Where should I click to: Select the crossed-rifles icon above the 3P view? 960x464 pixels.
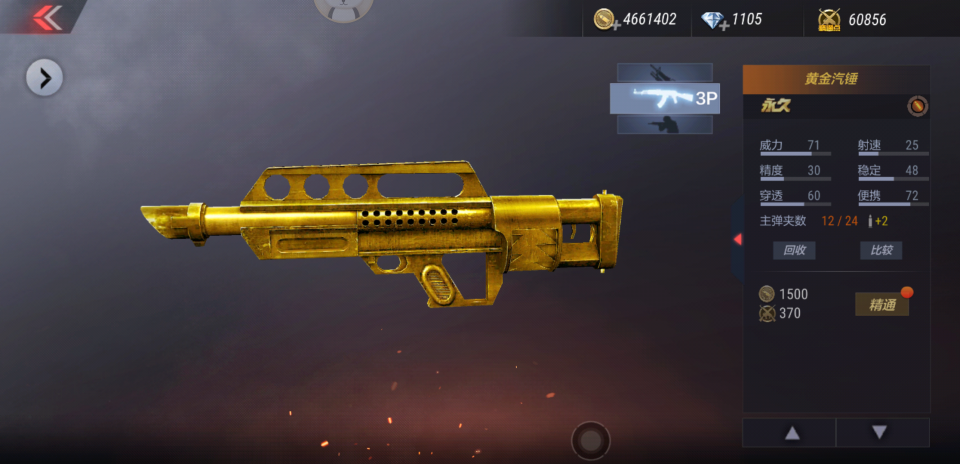(x=663, y=73)
